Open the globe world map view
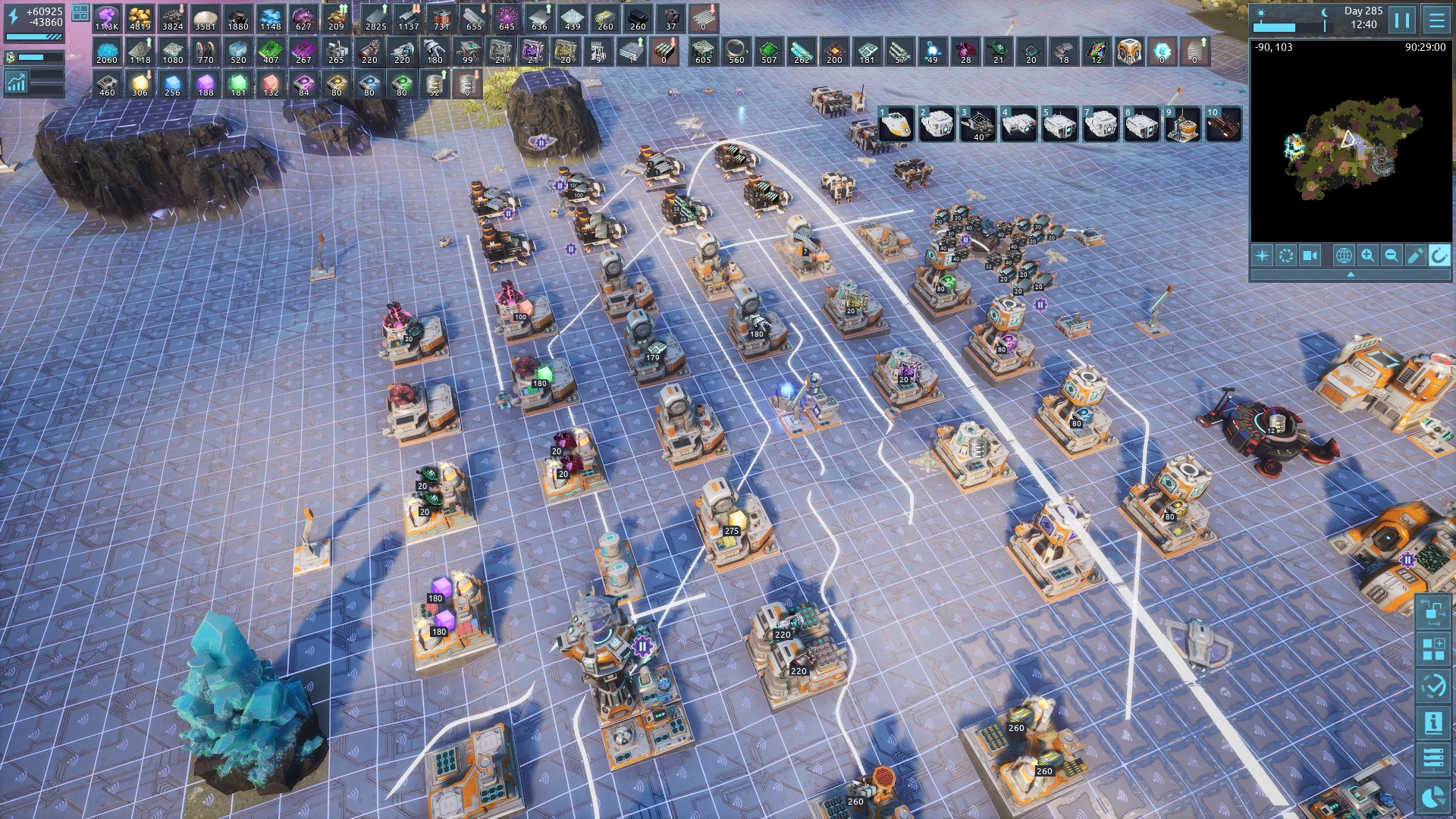1456x819 pixels. (1343, 256)
